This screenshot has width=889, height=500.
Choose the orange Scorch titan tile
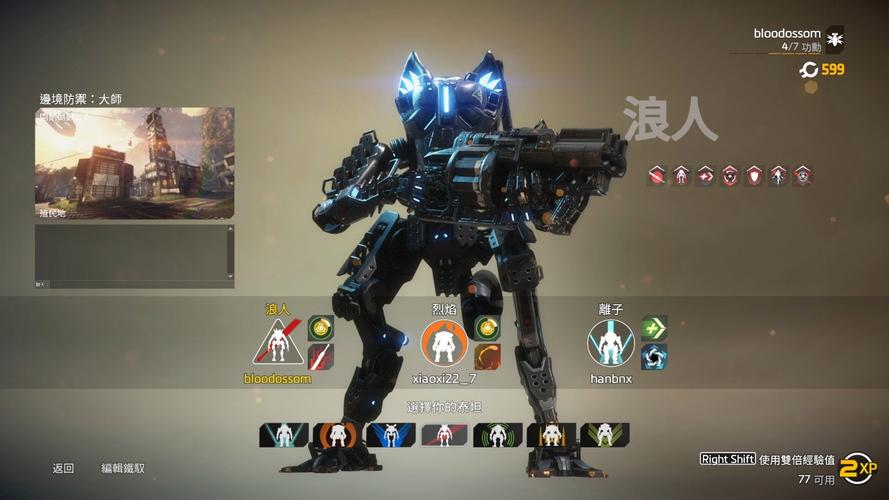pos(337,435)
